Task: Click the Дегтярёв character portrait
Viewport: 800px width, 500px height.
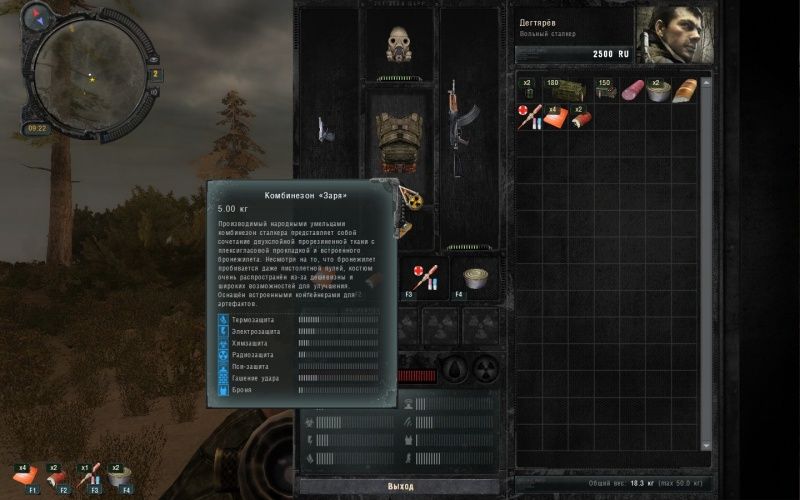Action: coord(675,35)
